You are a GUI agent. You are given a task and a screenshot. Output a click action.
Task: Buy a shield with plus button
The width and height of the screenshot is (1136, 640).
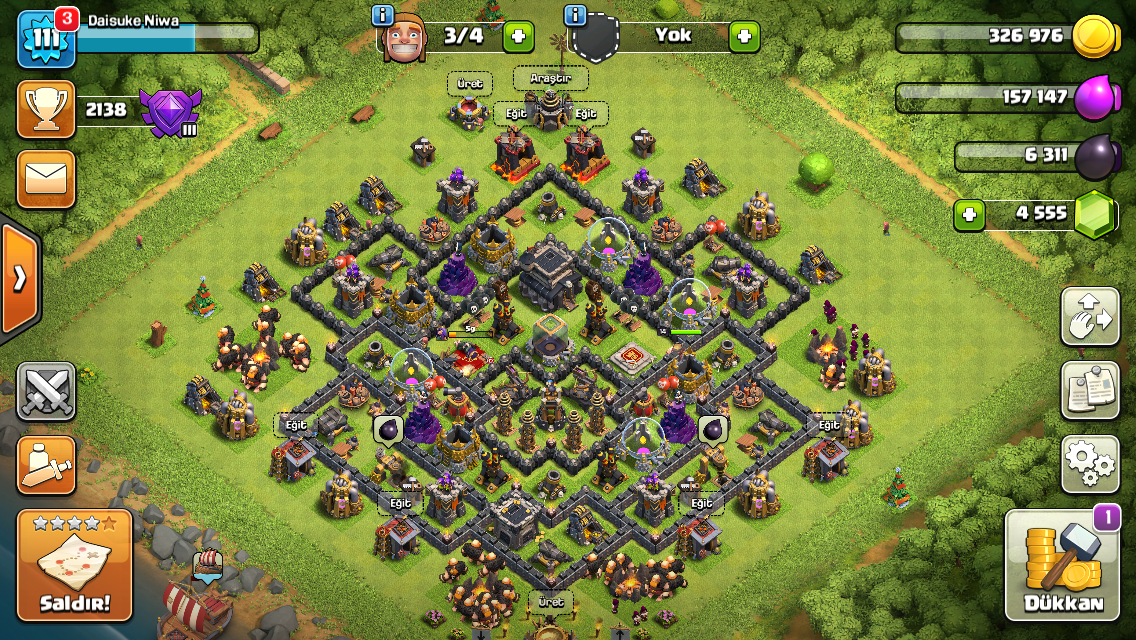click(744, 37)
